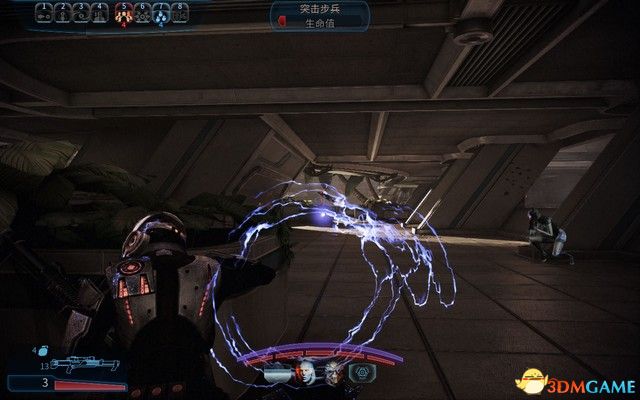Image resolution: width=640 pixels, height=400 pixels.
Task: Click the hexagonal icon beside squad portraits
Action: click(360, 372)
